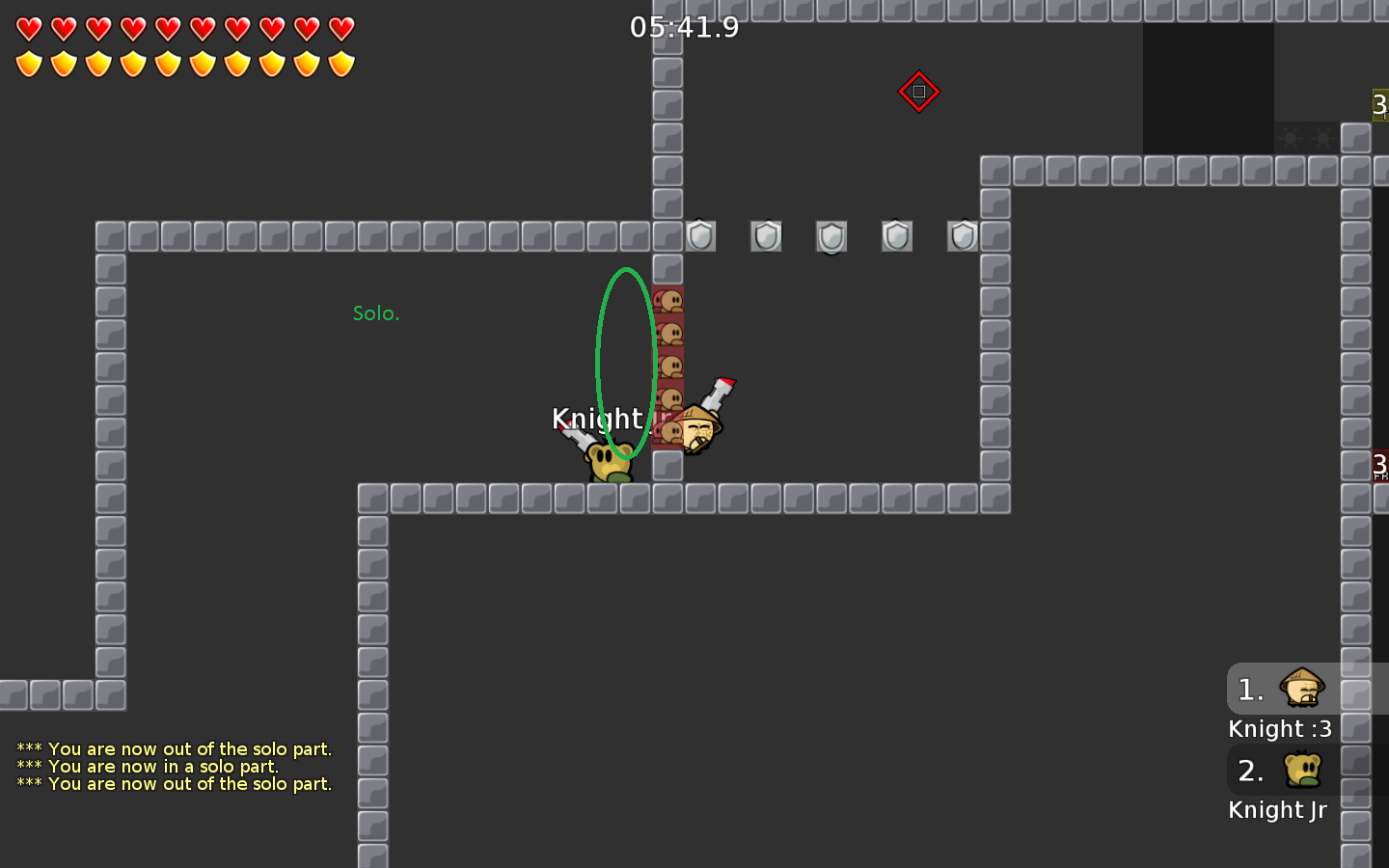Click the yellow 3 tile marker on right edge
1389x868 pixels.
click(1381, 103)
